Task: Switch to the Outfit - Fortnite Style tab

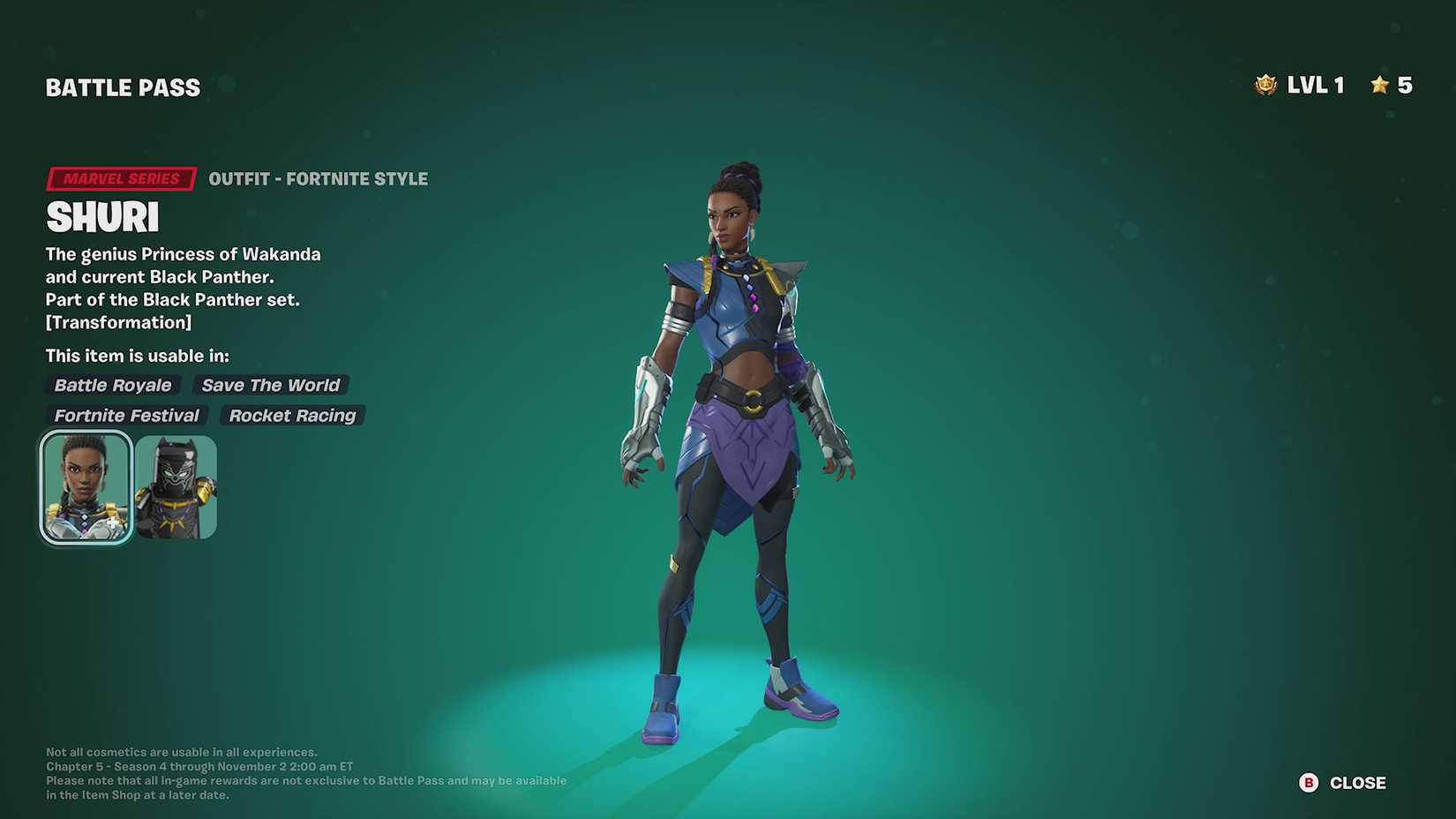Action: (318, 178)
